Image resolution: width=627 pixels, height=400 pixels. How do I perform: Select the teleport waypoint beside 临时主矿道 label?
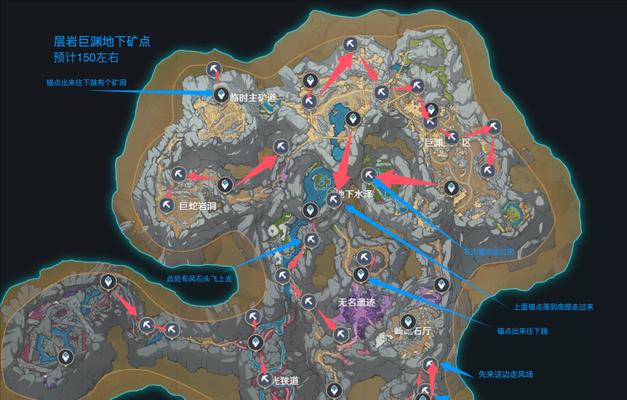222,94
